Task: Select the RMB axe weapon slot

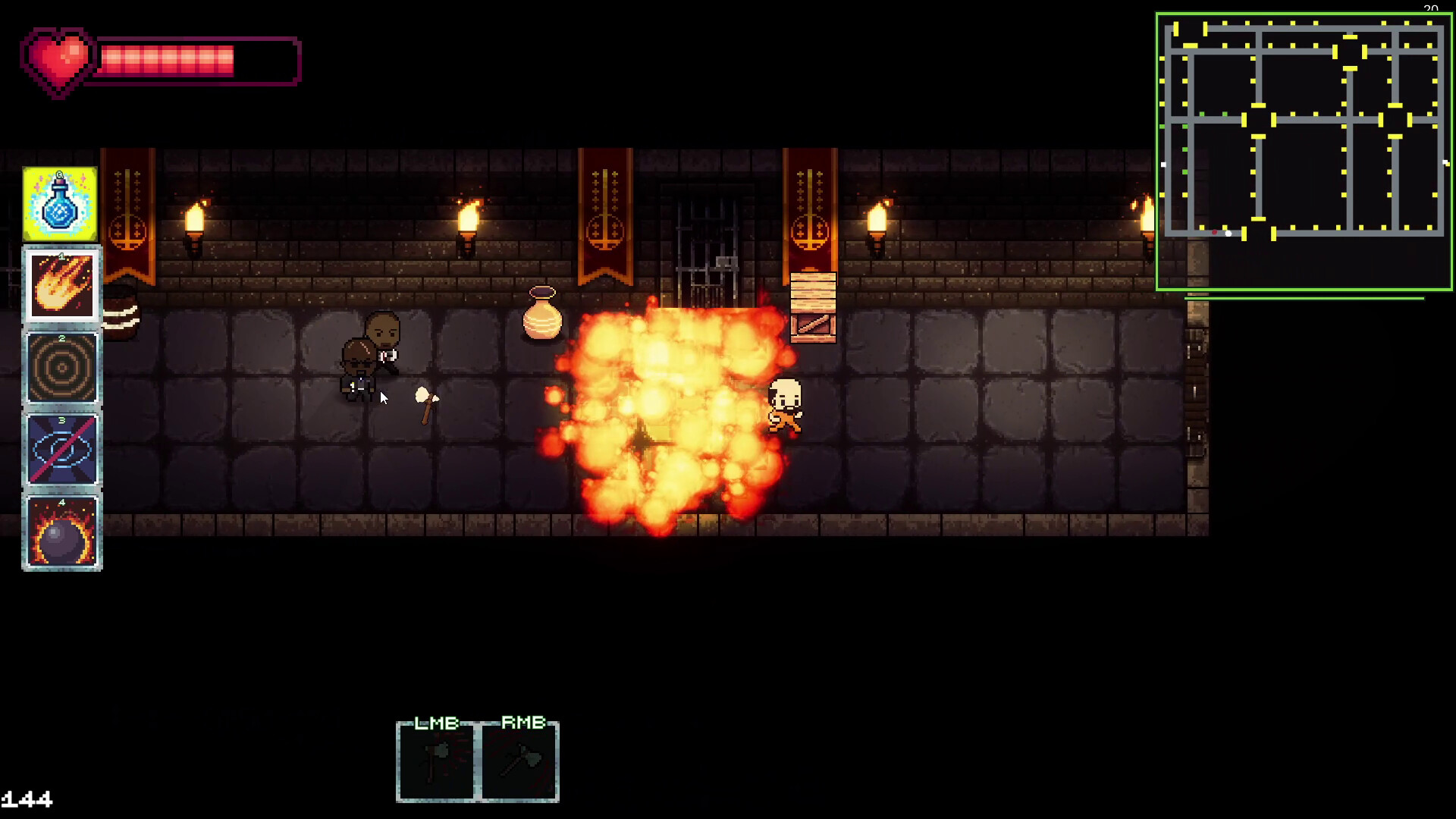Action: coord(520,761)
